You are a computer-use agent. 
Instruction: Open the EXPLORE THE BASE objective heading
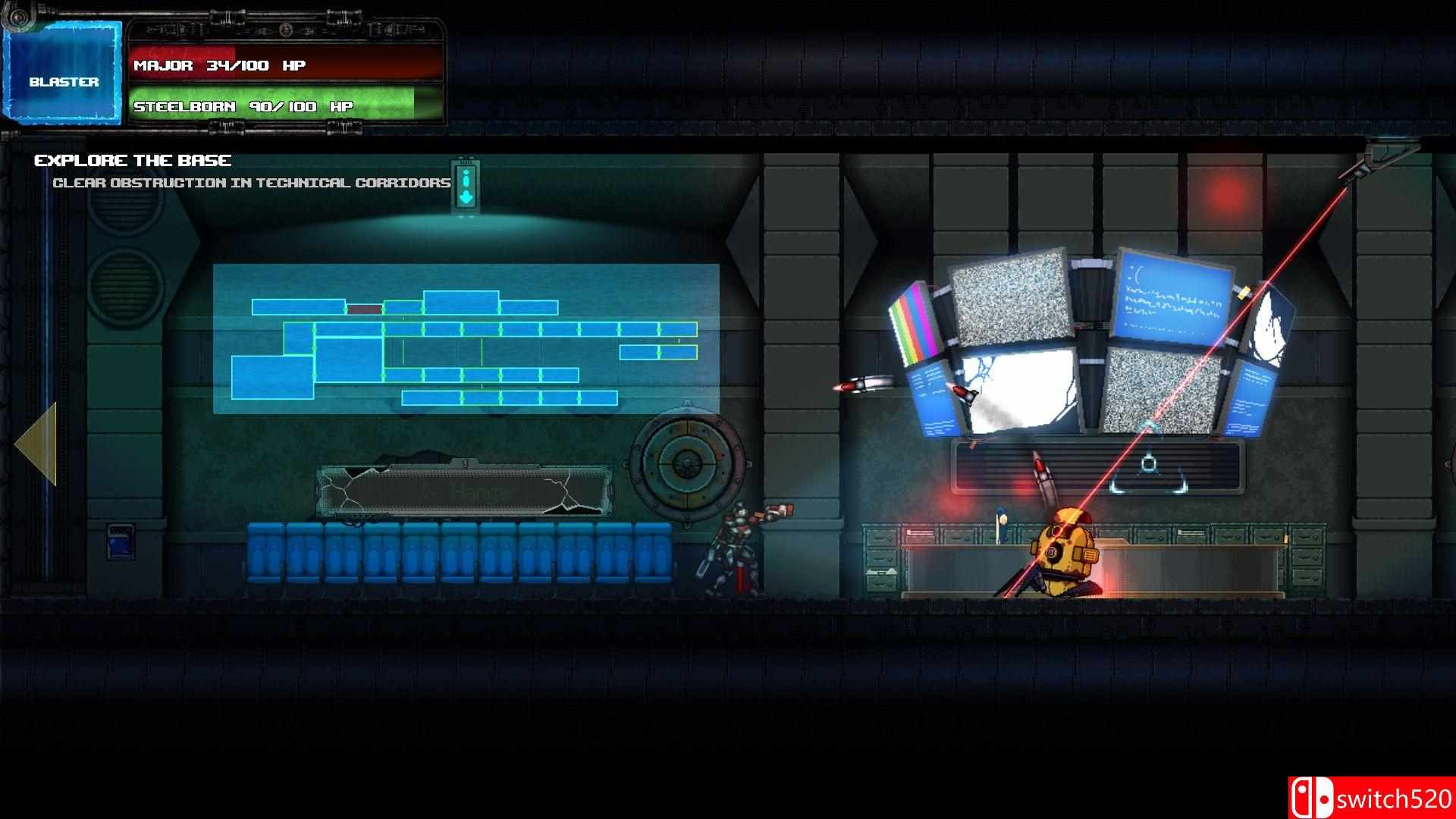[133, 160]
